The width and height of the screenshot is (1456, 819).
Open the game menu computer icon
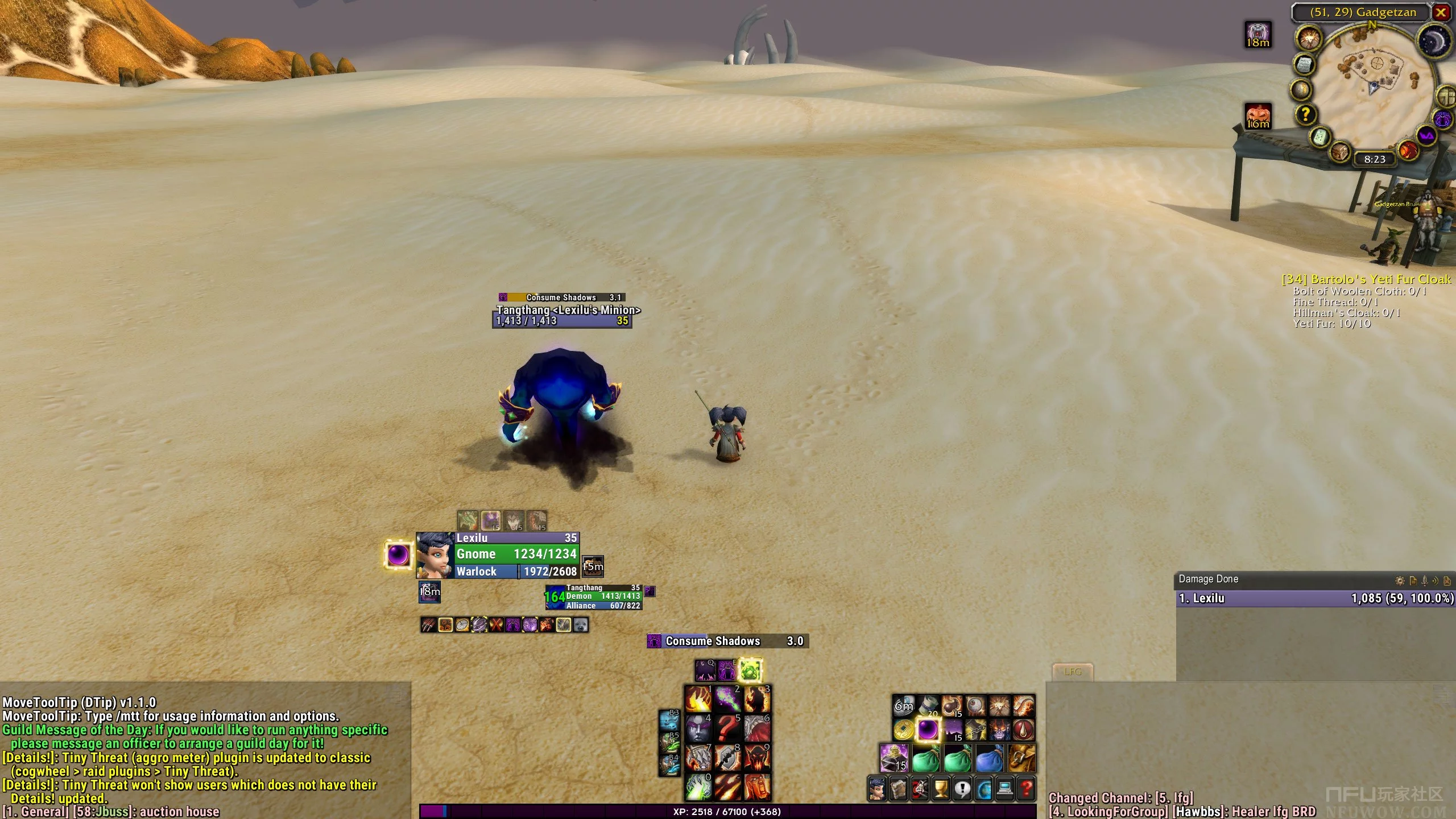click(x=1005, y=789)
